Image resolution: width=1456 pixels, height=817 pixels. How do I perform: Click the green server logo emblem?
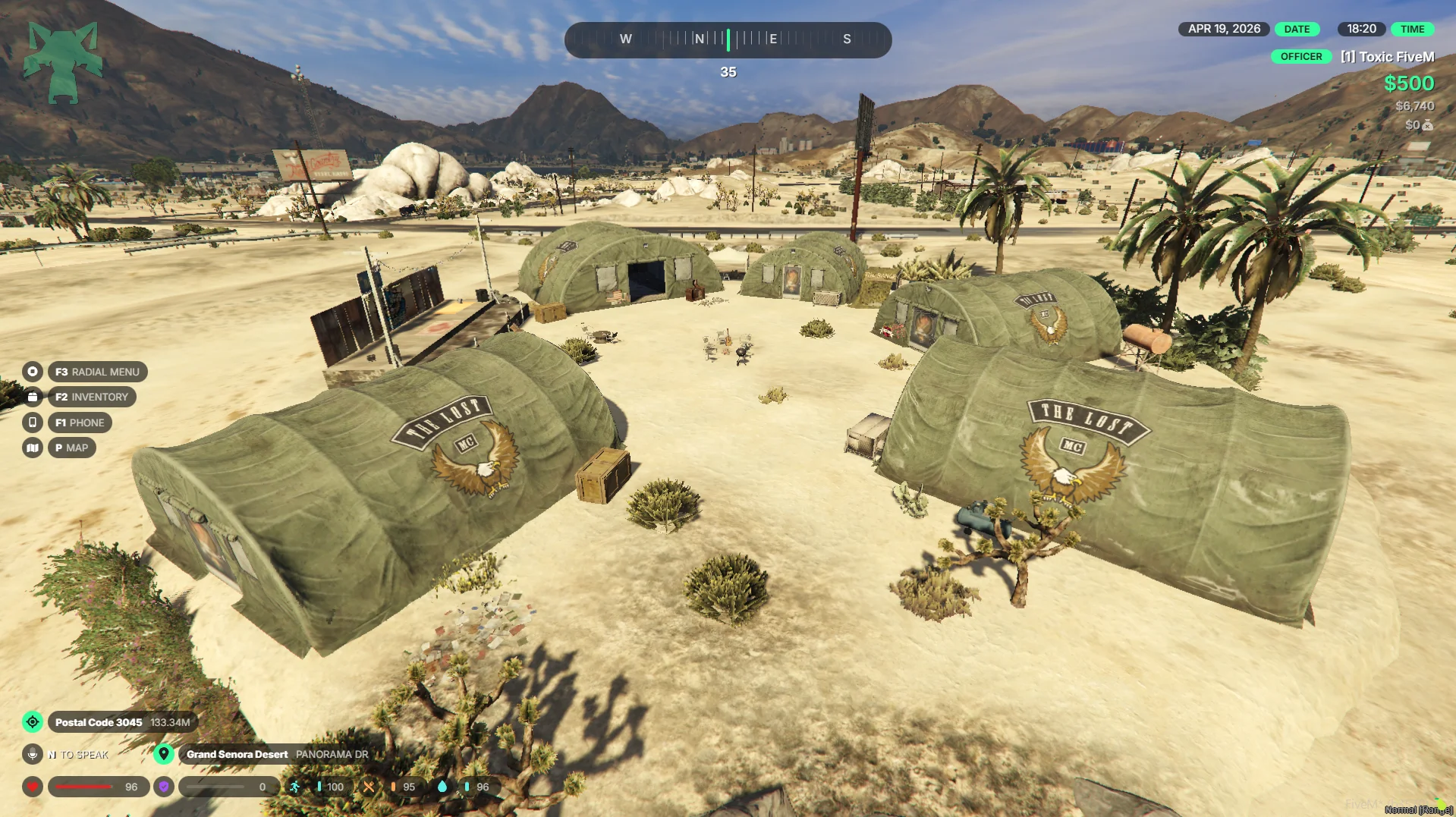(63, 62)
